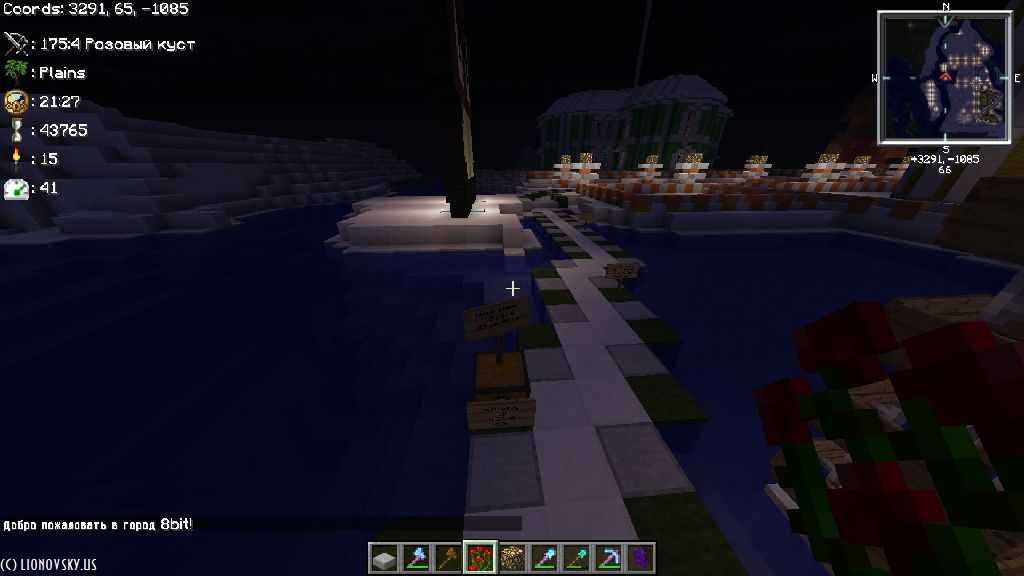Select the rose bush hotbar slot
The image size is (1024, 576).
pyautogui.click(x=480, y=558)
